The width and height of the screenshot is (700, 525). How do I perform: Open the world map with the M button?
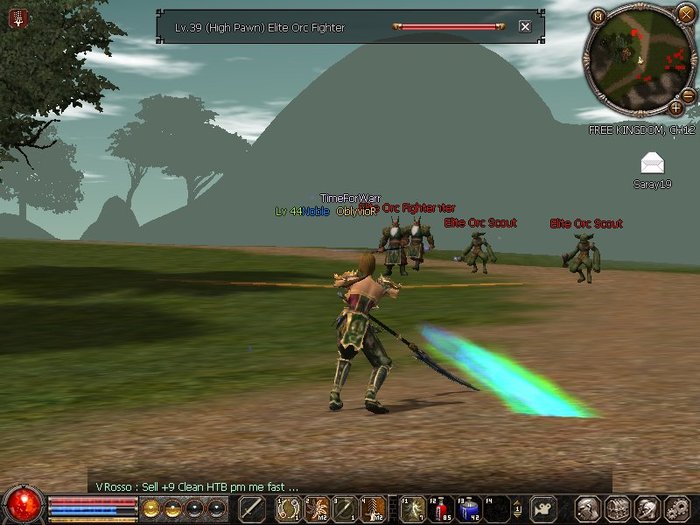(597, 16)
